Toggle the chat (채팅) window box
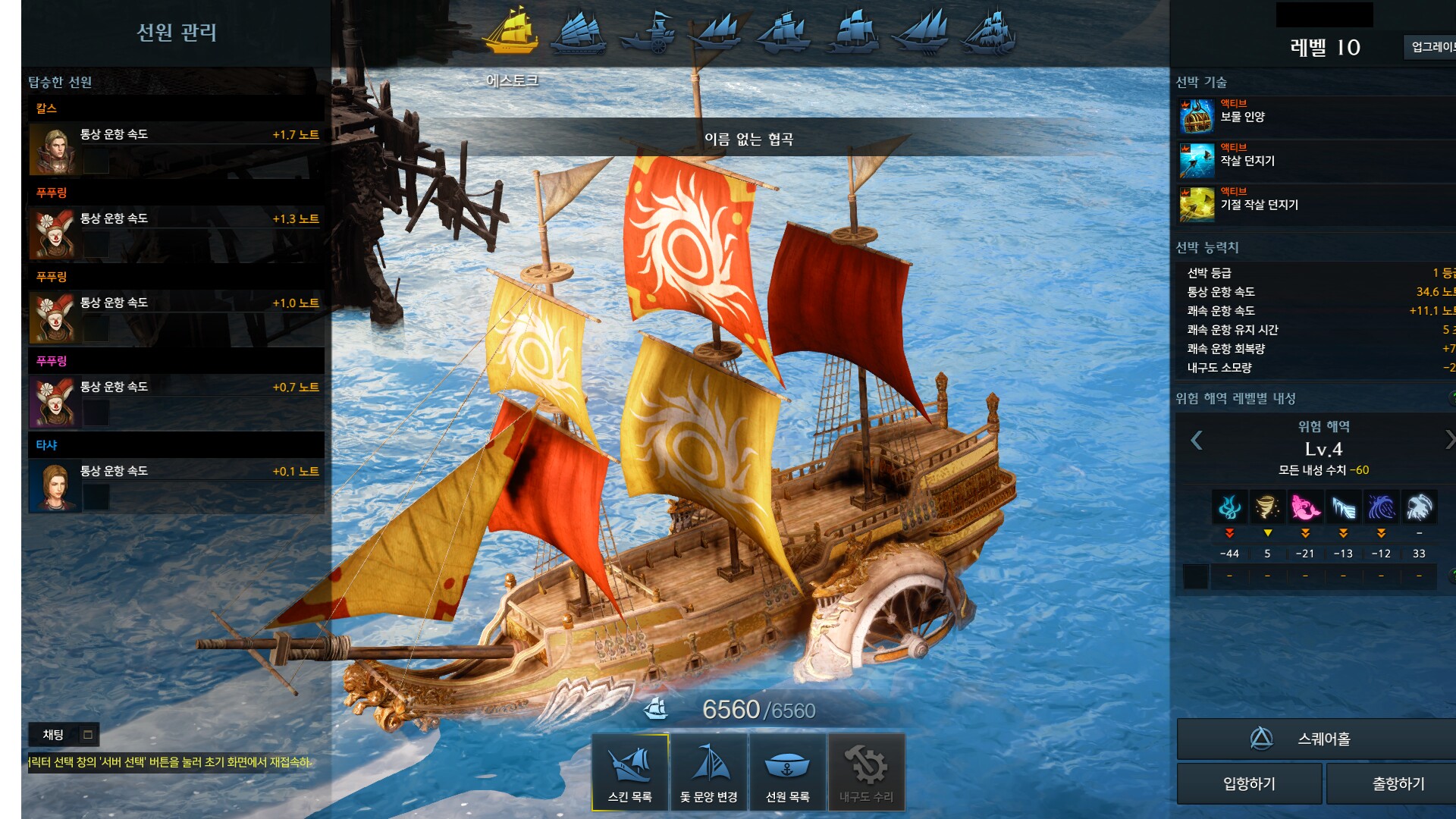 coord(88,735)
